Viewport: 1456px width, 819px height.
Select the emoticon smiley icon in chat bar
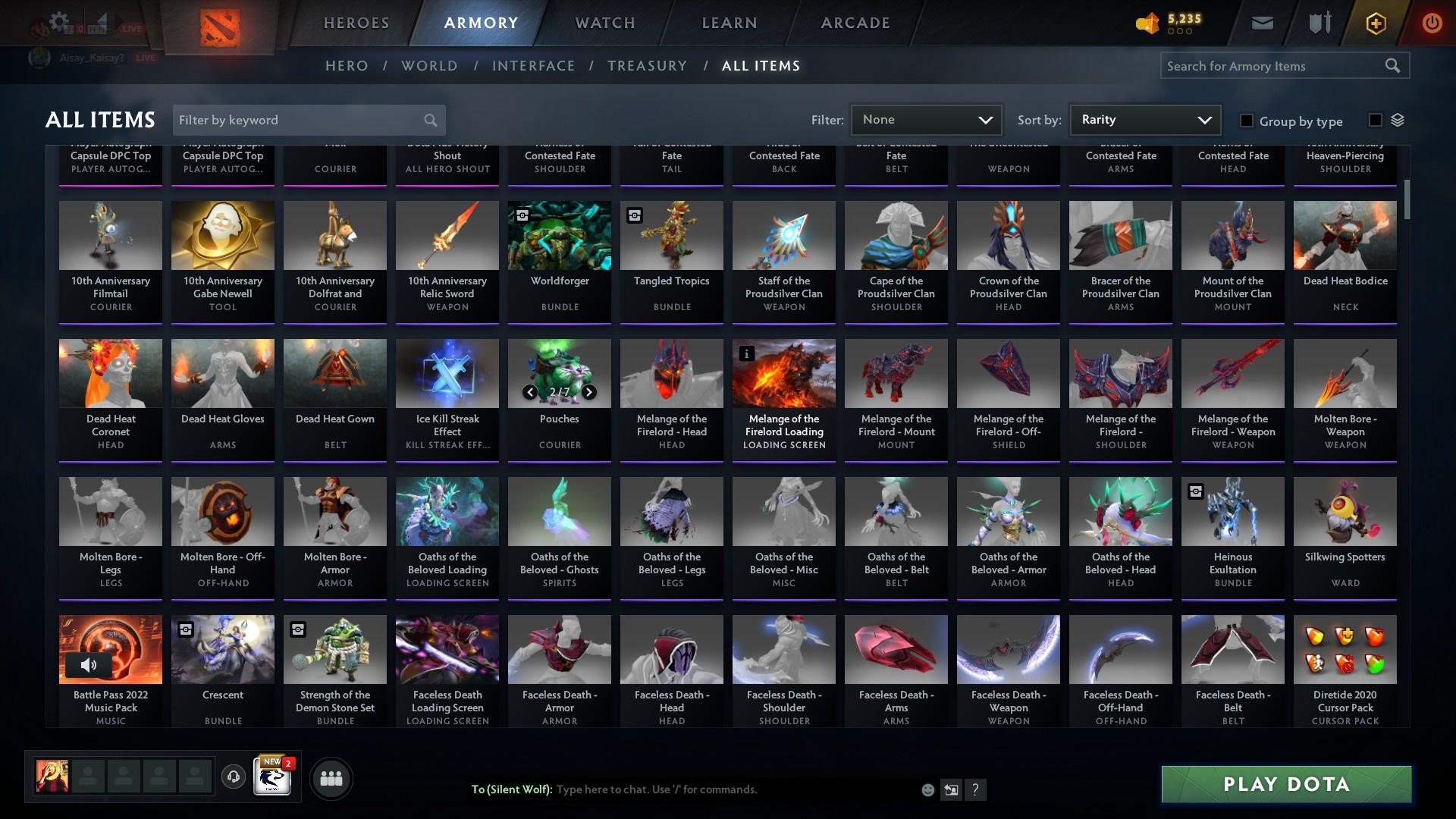coord(927,789)
